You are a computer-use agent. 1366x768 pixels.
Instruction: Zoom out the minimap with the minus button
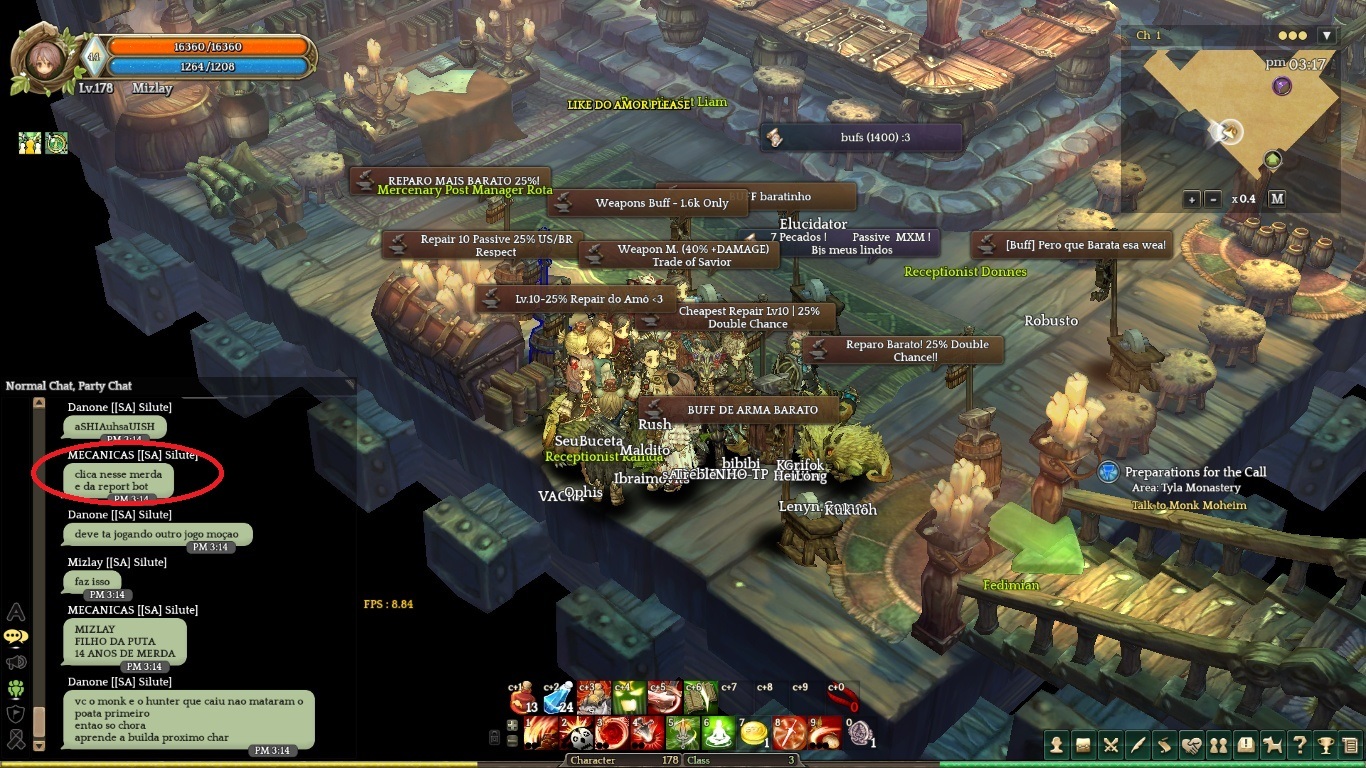point(1213,199)
